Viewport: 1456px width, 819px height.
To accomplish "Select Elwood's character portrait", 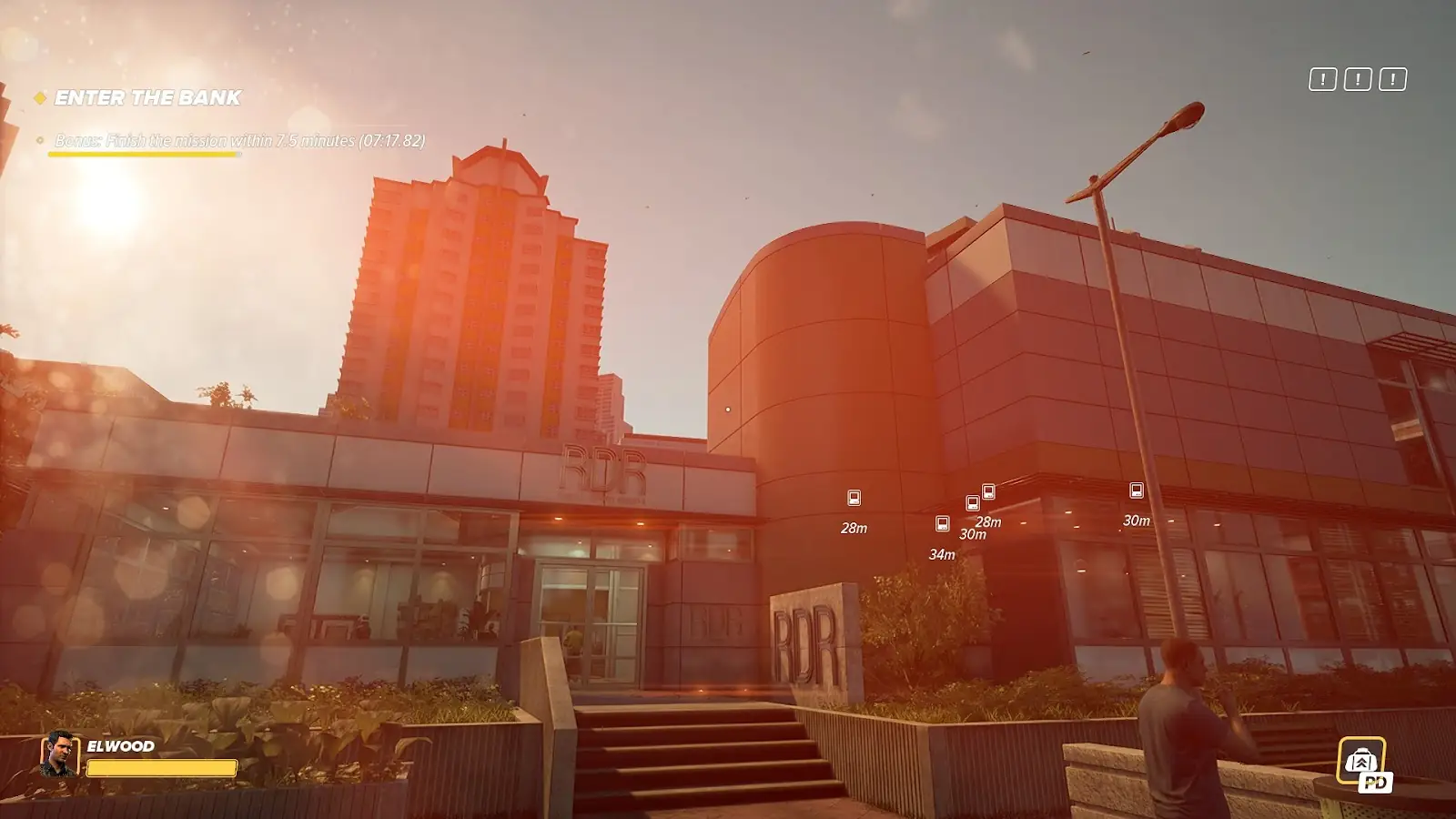I will [x=59, y=754].
